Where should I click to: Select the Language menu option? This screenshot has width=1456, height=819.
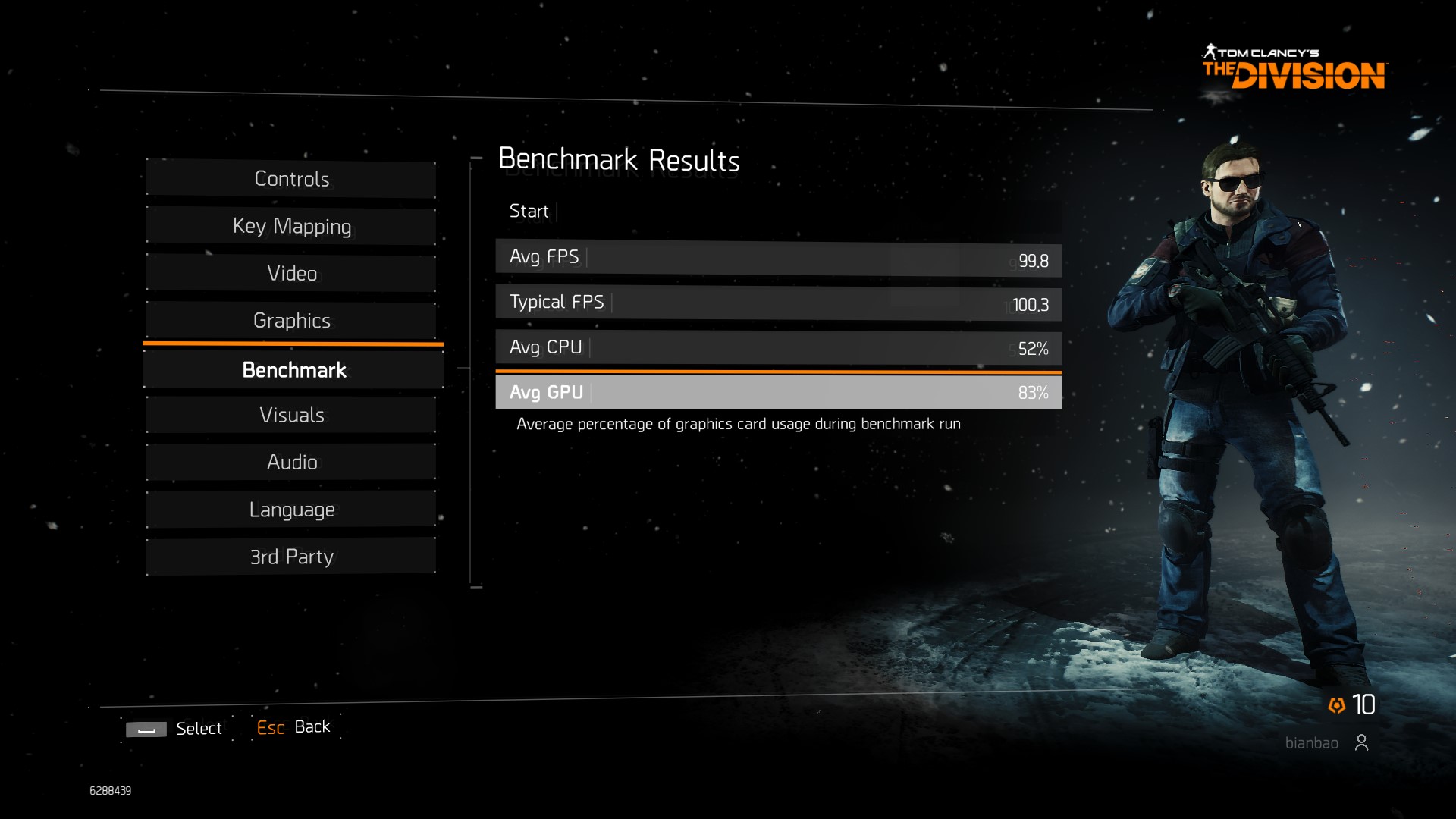point(291,510)
